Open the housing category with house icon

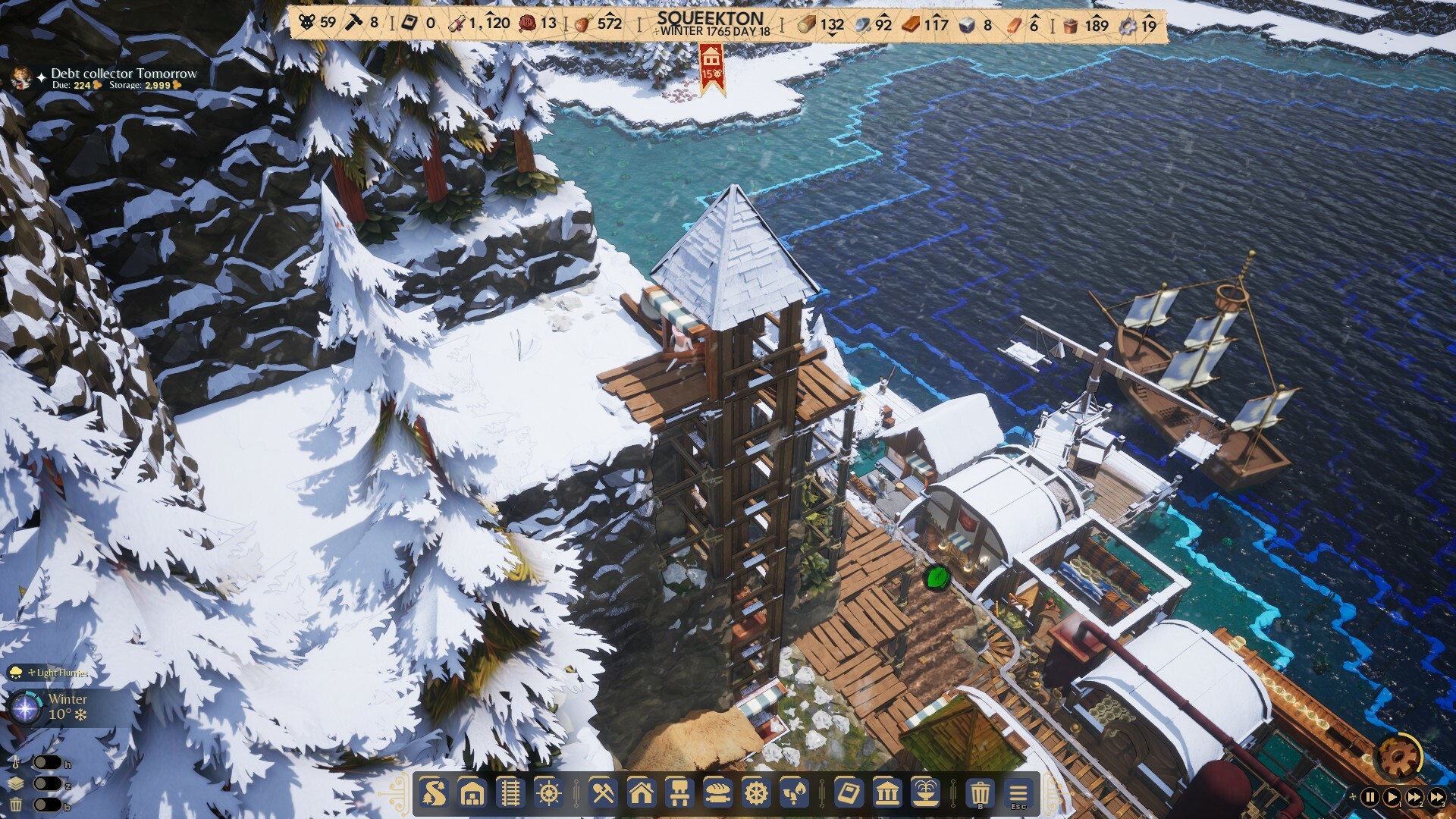tap(642, 795)
